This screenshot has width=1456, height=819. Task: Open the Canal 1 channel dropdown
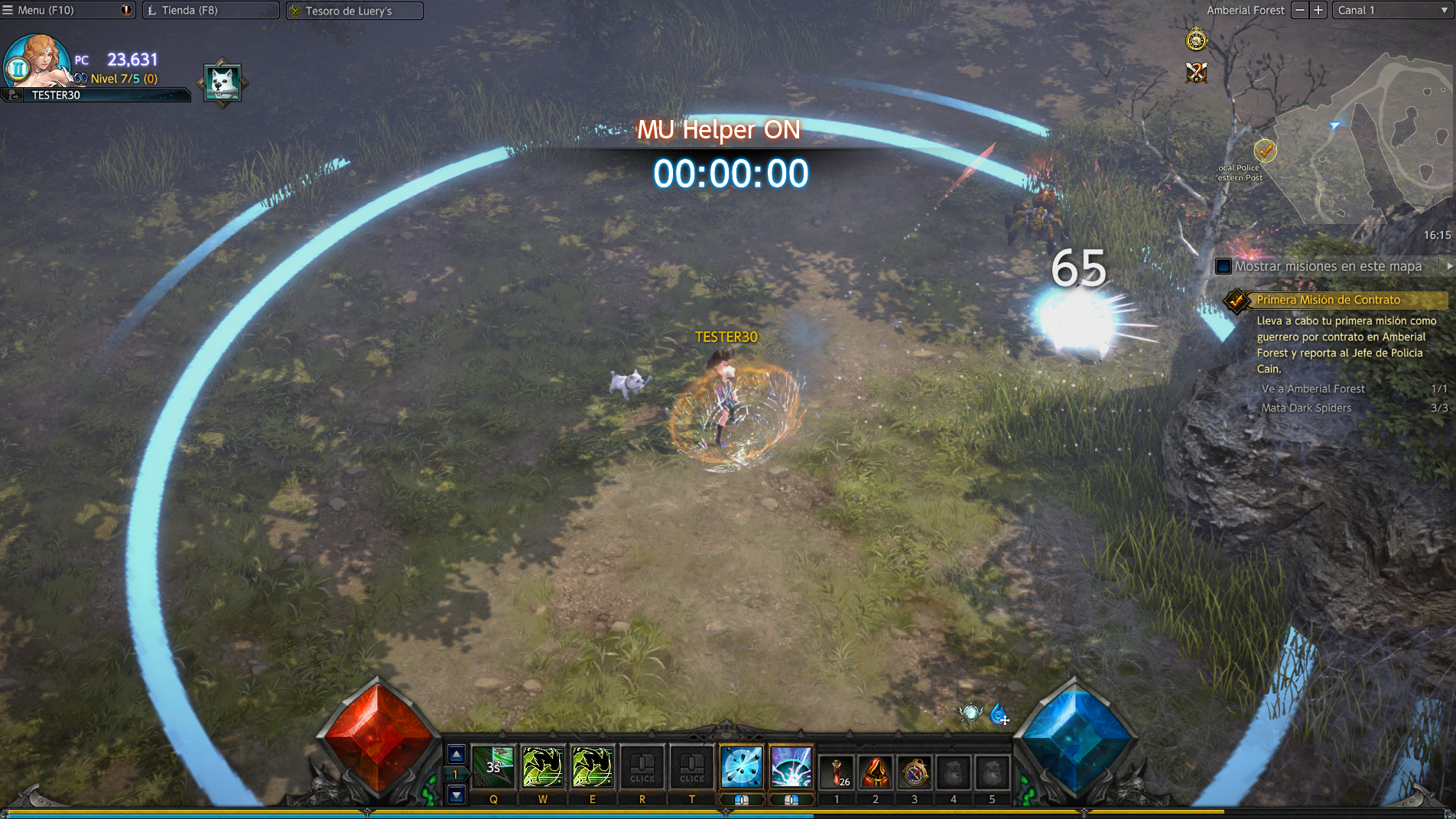[x=1391, y=11]
